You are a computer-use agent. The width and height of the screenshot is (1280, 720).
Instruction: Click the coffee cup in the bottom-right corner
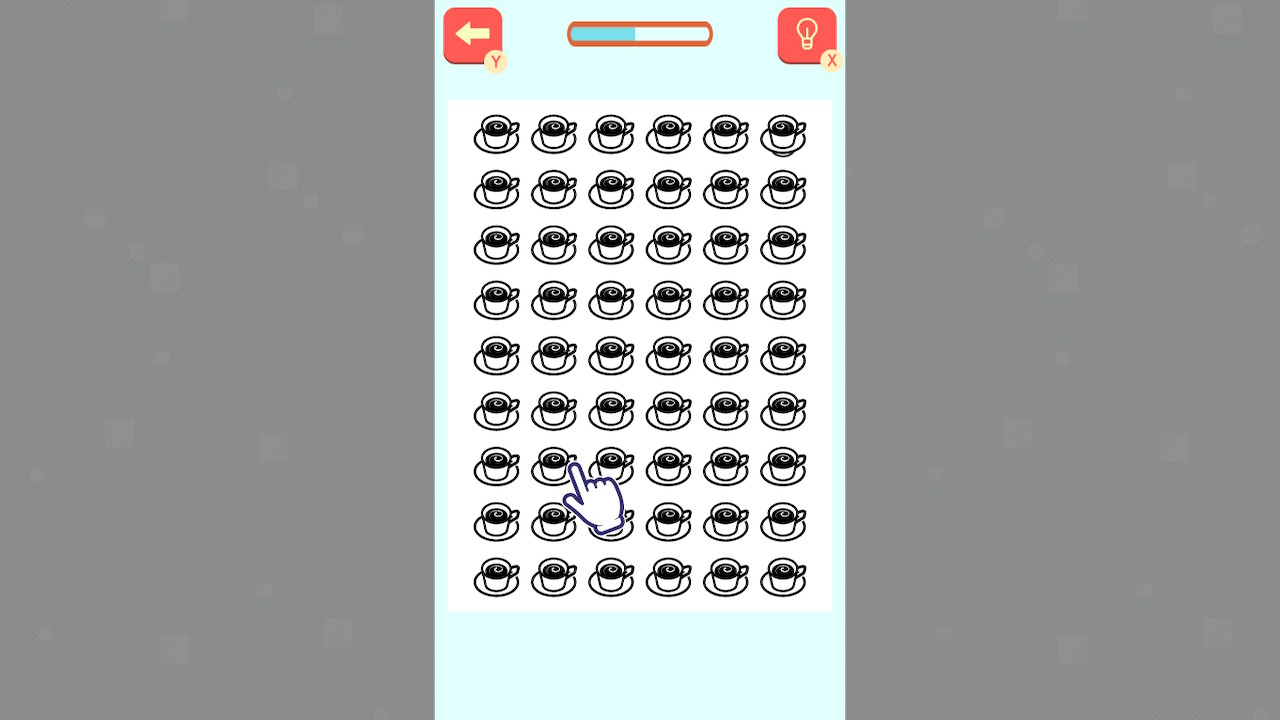point(783,578)
